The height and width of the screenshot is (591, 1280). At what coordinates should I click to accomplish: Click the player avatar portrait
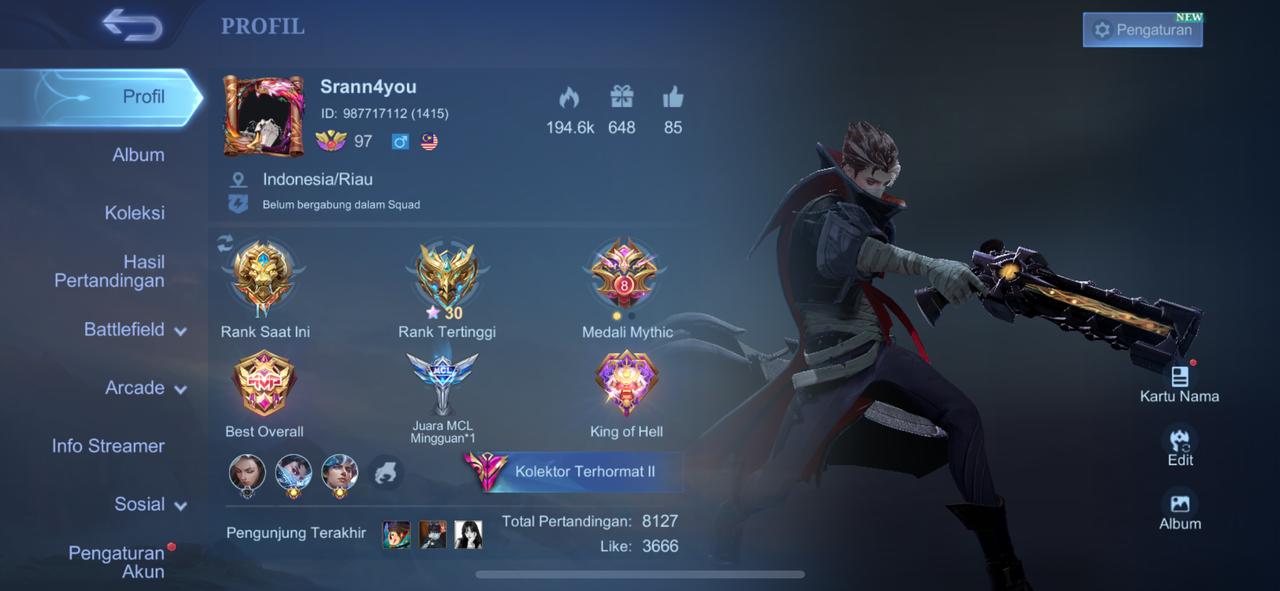coord(263,116)
